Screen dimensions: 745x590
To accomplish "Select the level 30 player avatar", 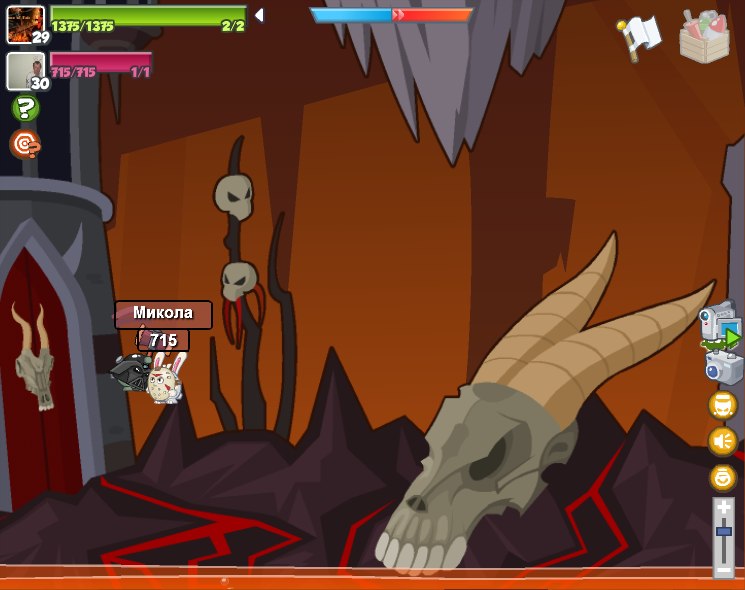I will pos(25,70).
